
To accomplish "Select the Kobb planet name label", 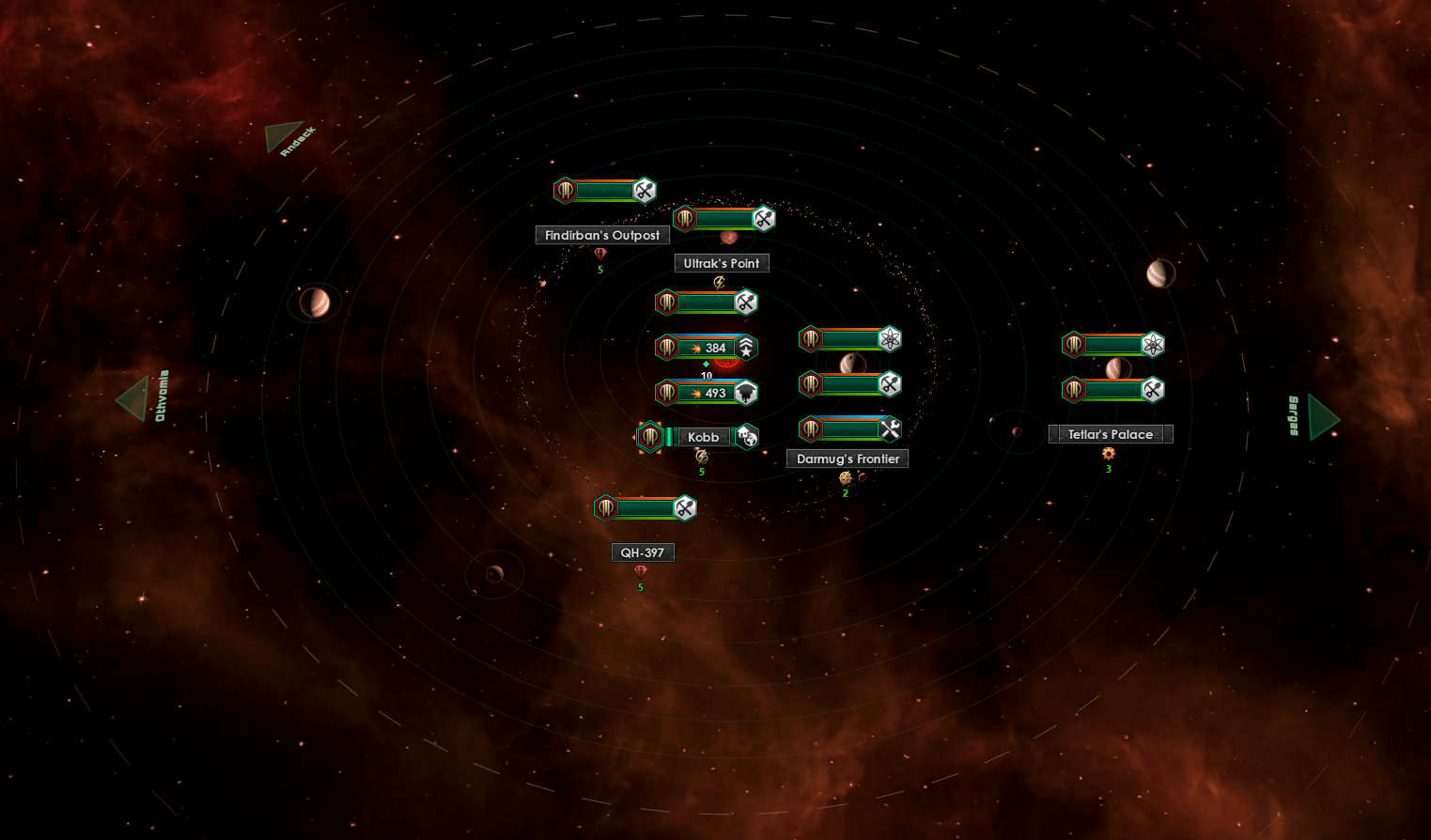I will click(x=703, y=437).
